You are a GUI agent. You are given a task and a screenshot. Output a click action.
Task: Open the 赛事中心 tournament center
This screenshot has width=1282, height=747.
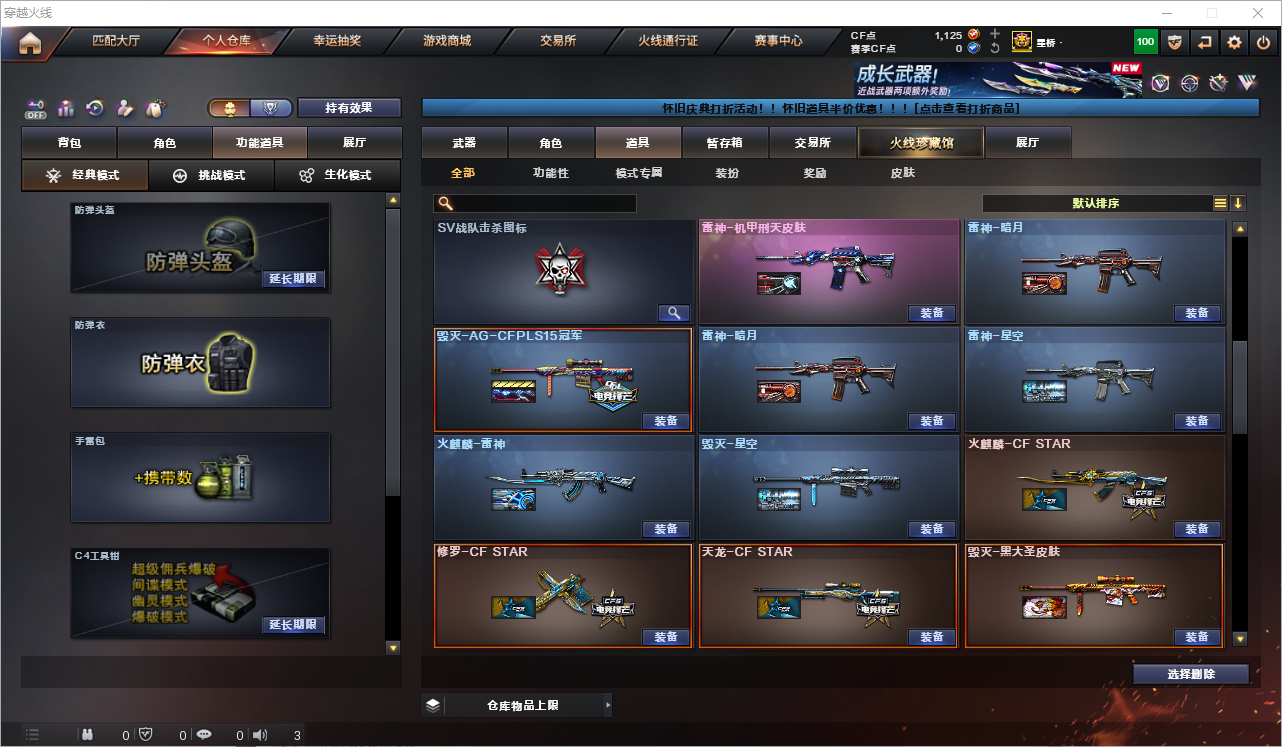(778, 41)
